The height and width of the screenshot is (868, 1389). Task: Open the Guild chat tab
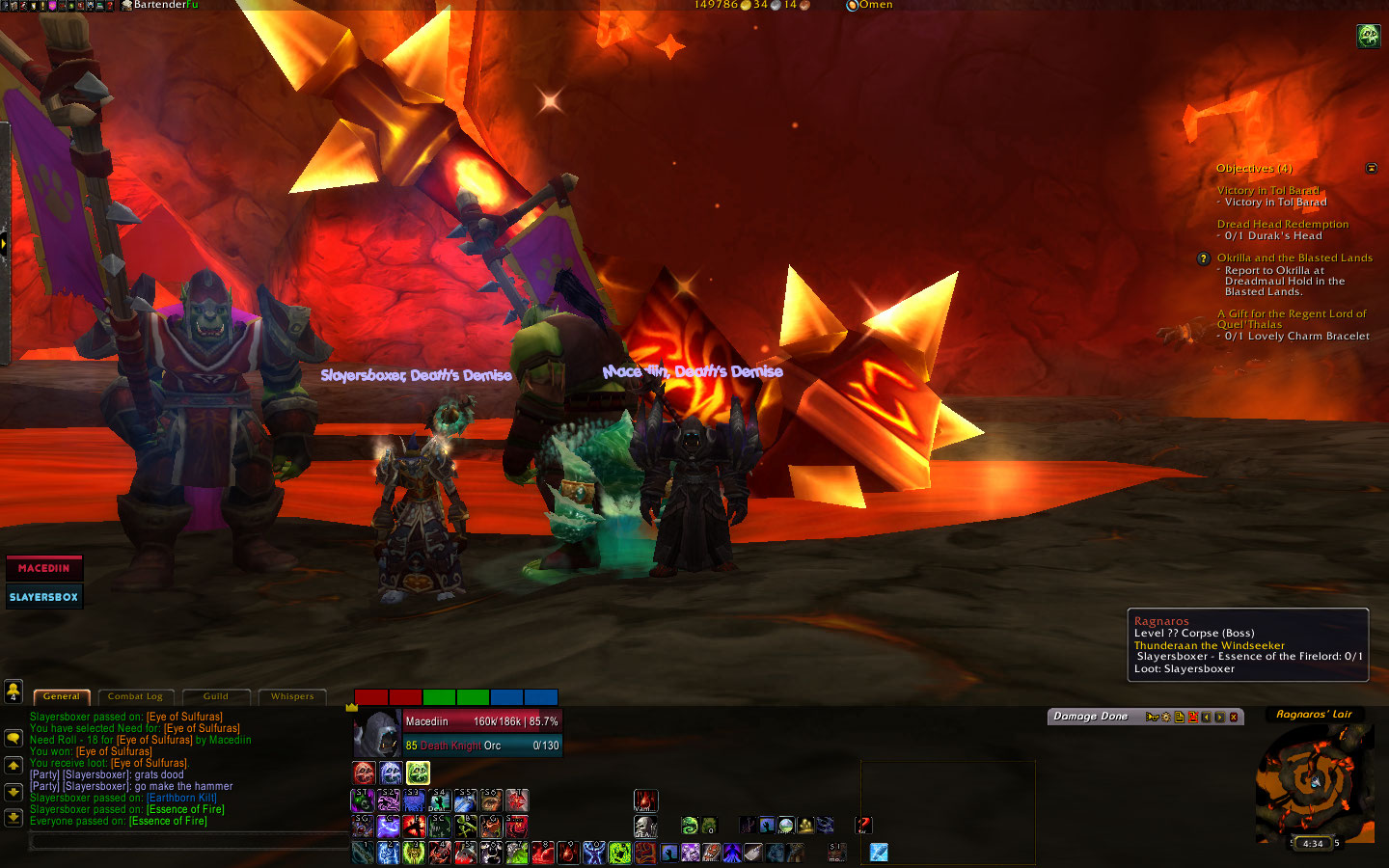216,696
